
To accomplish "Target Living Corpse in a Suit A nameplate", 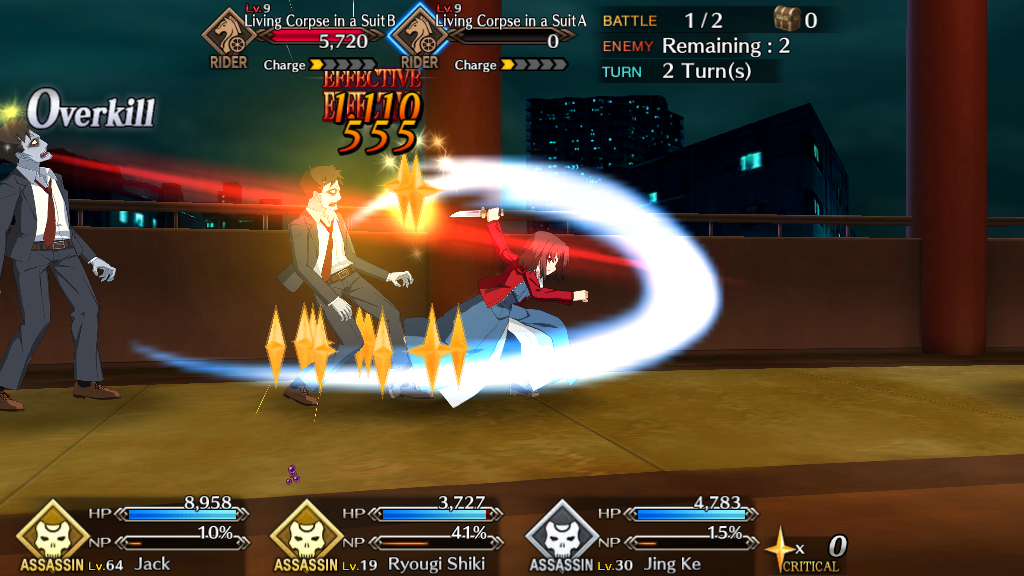I will [510, 21].
